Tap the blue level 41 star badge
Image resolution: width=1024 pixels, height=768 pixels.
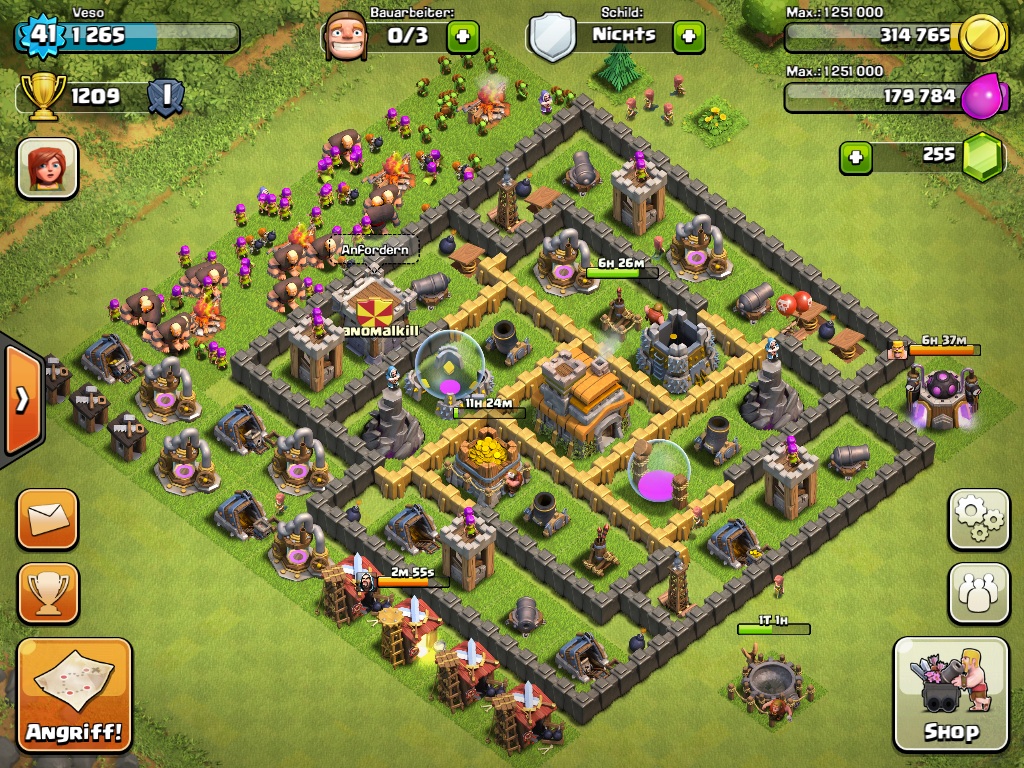point(41,36)
